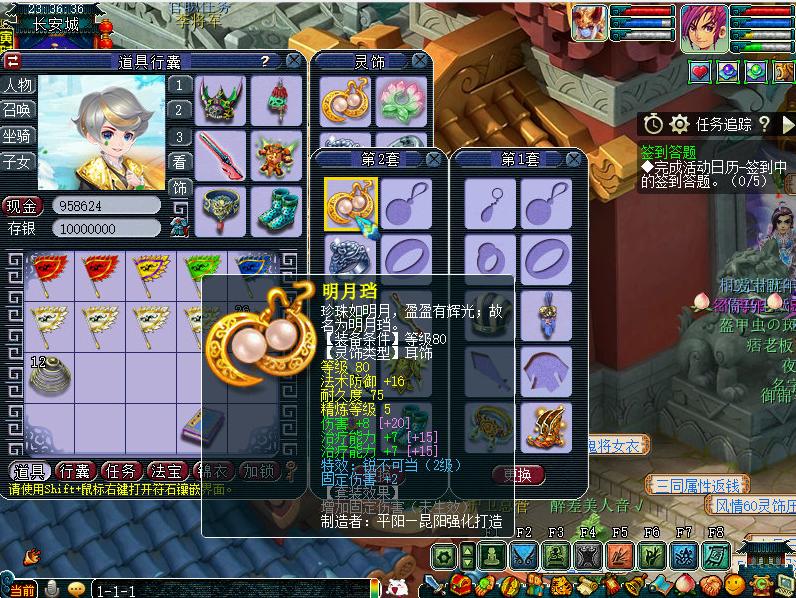Screen dimensions: 796x598
Task: Switch to the 召唤 summon tab
Action: [x=17, y=110]
